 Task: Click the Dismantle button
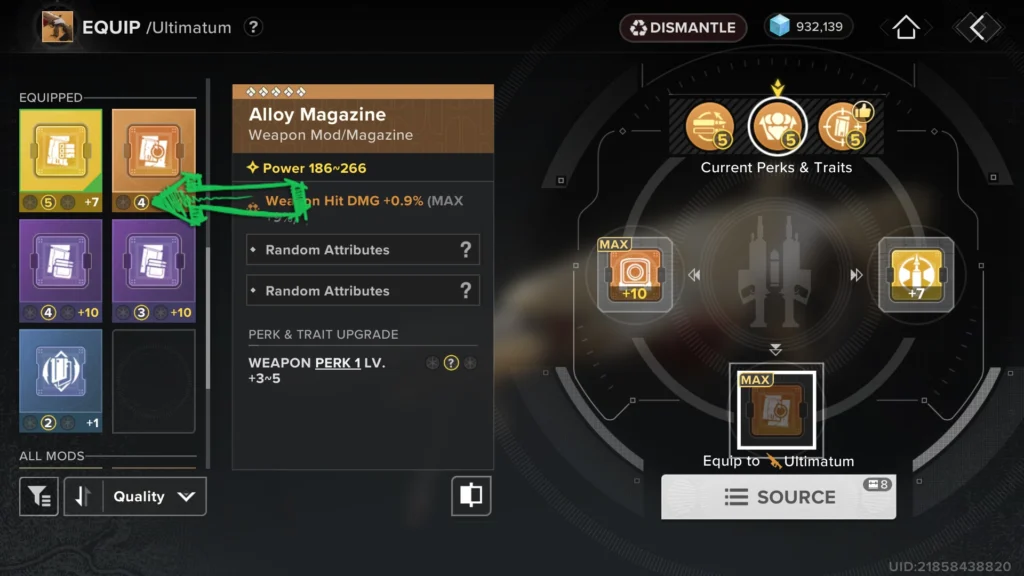[684, 27]
